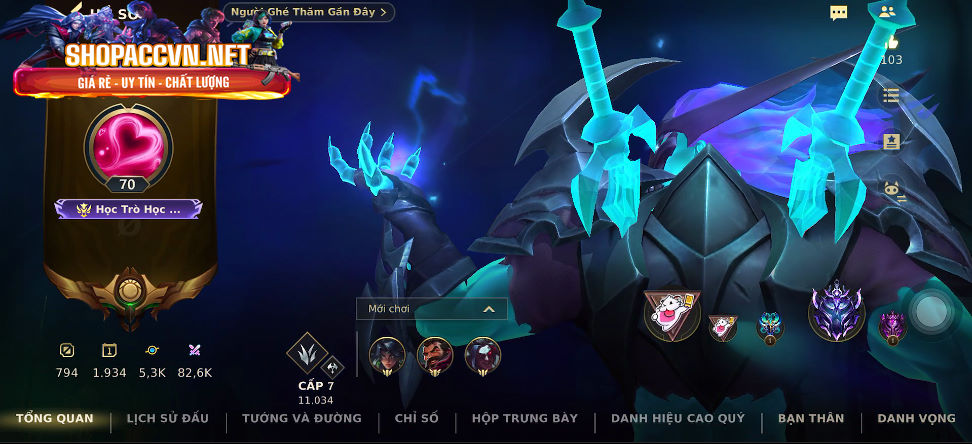Go to the Hộp Trưng Bày tab
The image size is (972, 444).
[525, 418]
